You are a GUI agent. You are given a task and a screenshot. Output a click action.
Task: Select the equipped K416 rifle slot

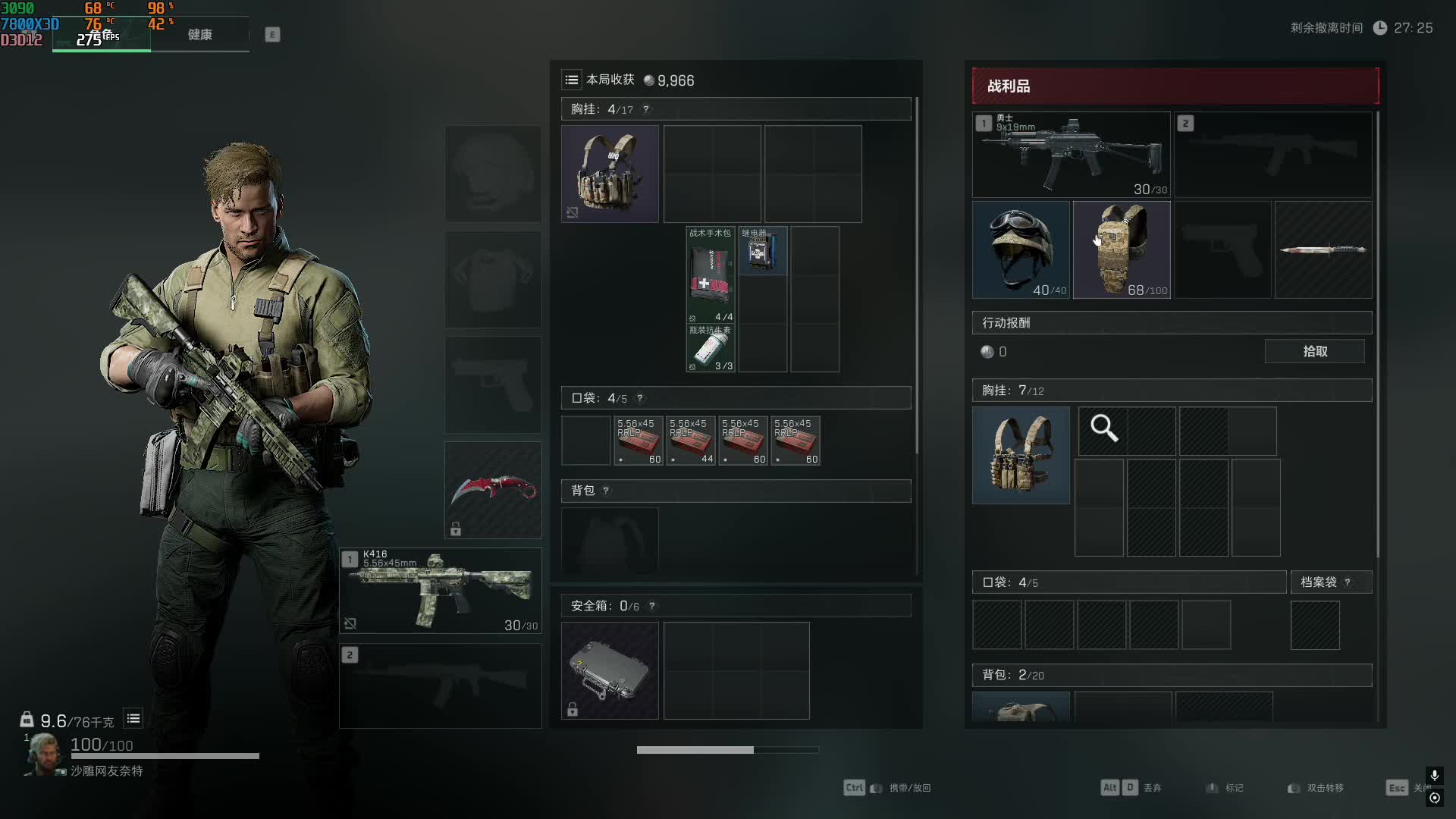[441, 591]
